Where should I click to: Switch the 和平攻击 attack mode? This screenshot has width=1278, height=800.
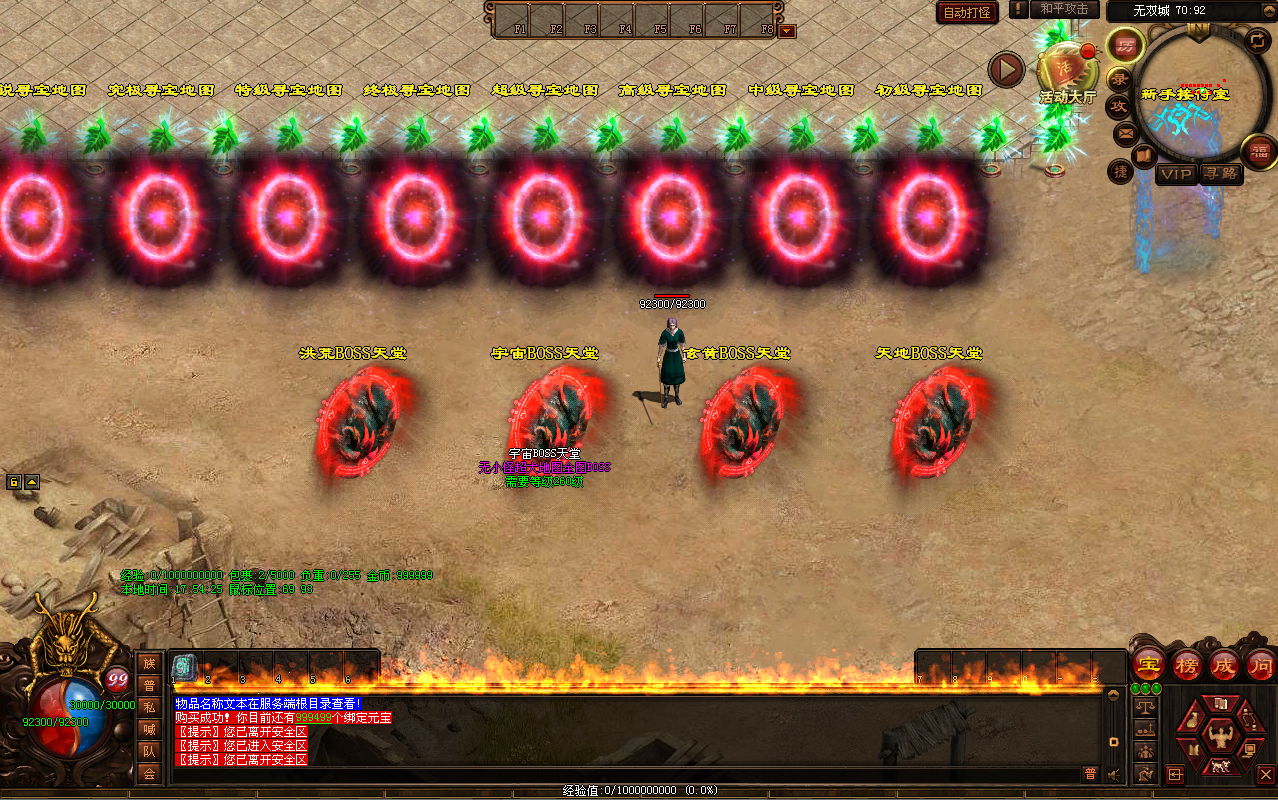coord(1064,10)
